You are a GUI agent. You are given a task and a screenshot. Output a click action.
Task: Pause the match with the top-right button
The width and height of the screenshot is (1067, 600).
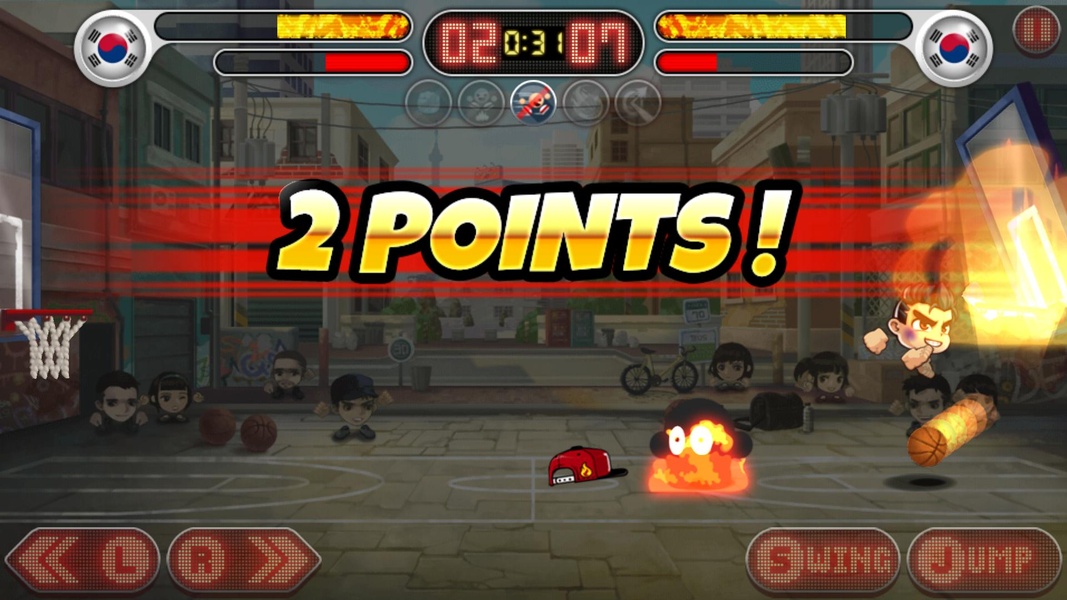pyautogui.click(x=1036, y=31)
